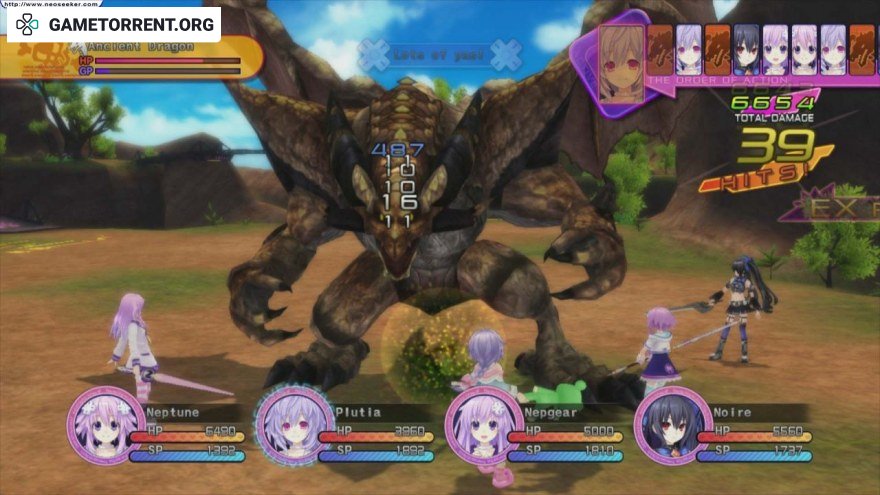Select Neptune's party status portrait

105,426
